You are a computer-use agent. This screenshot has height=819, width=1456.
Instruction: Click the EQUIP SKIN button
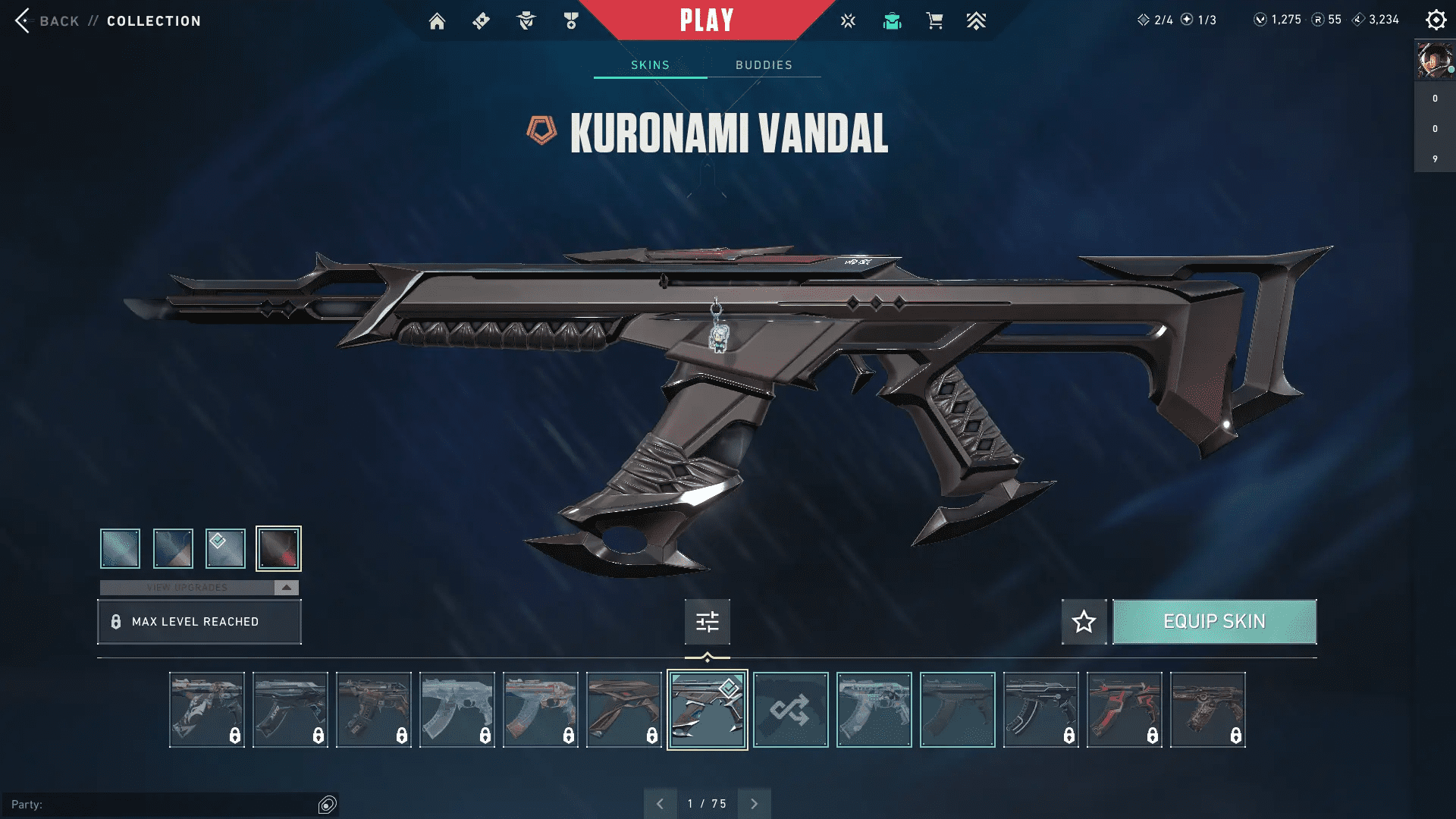1214,621
